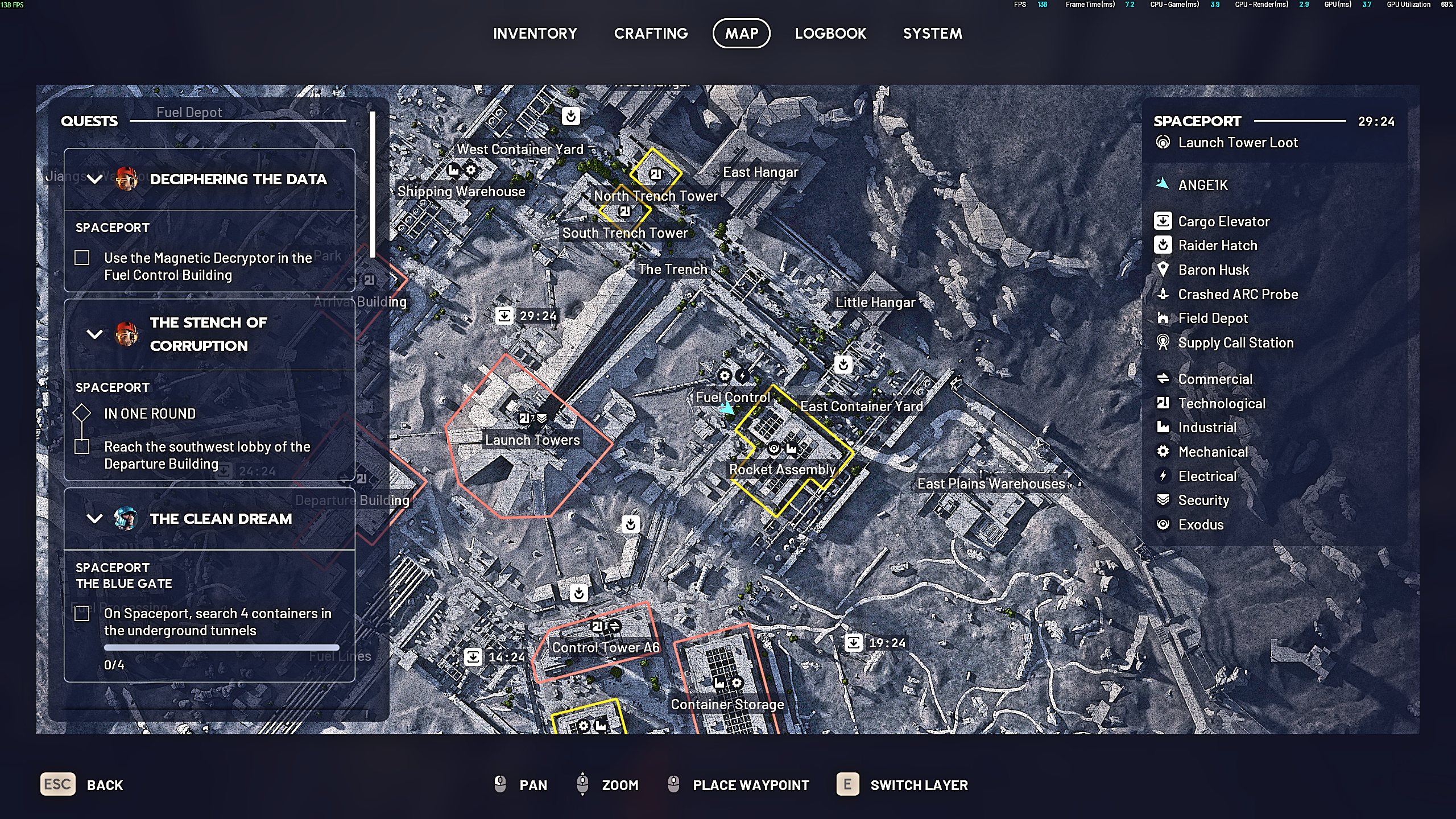Collapse The Clean Dream quest
Screen dimensions: 1456x819
click(x=94, y=519)
